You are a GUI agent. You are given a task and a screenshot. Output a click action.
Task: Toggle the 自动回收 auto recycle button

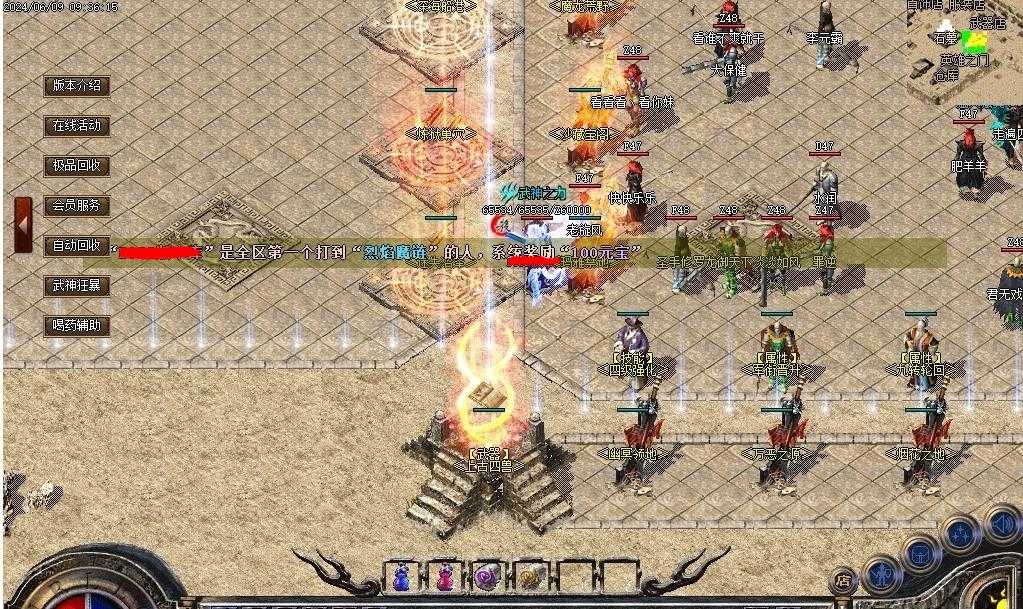click(x=77, y=246)
